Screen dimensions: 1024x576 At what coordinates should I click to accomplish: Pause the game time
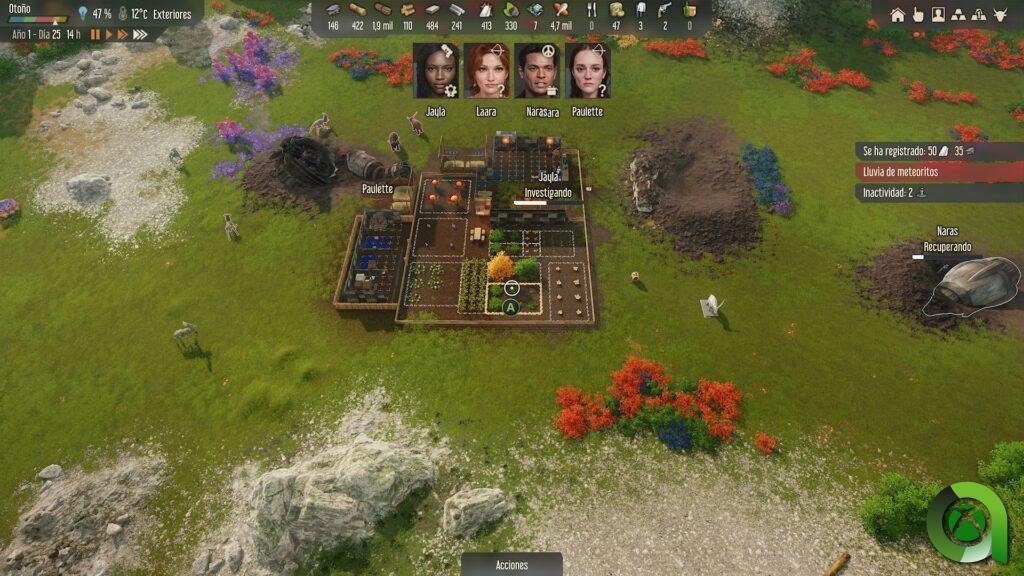(x=96, y=34)
